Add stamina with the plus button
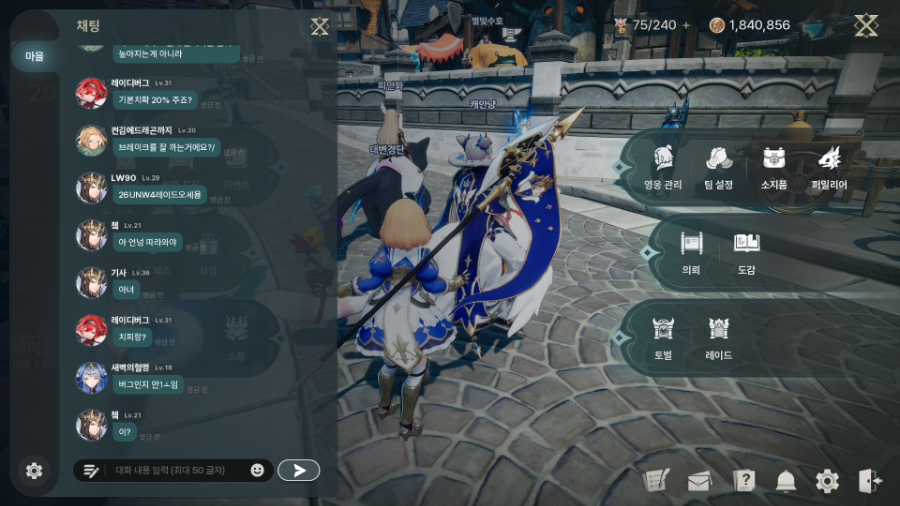Viewport: 900px width, 506px height. coord(686,25)
